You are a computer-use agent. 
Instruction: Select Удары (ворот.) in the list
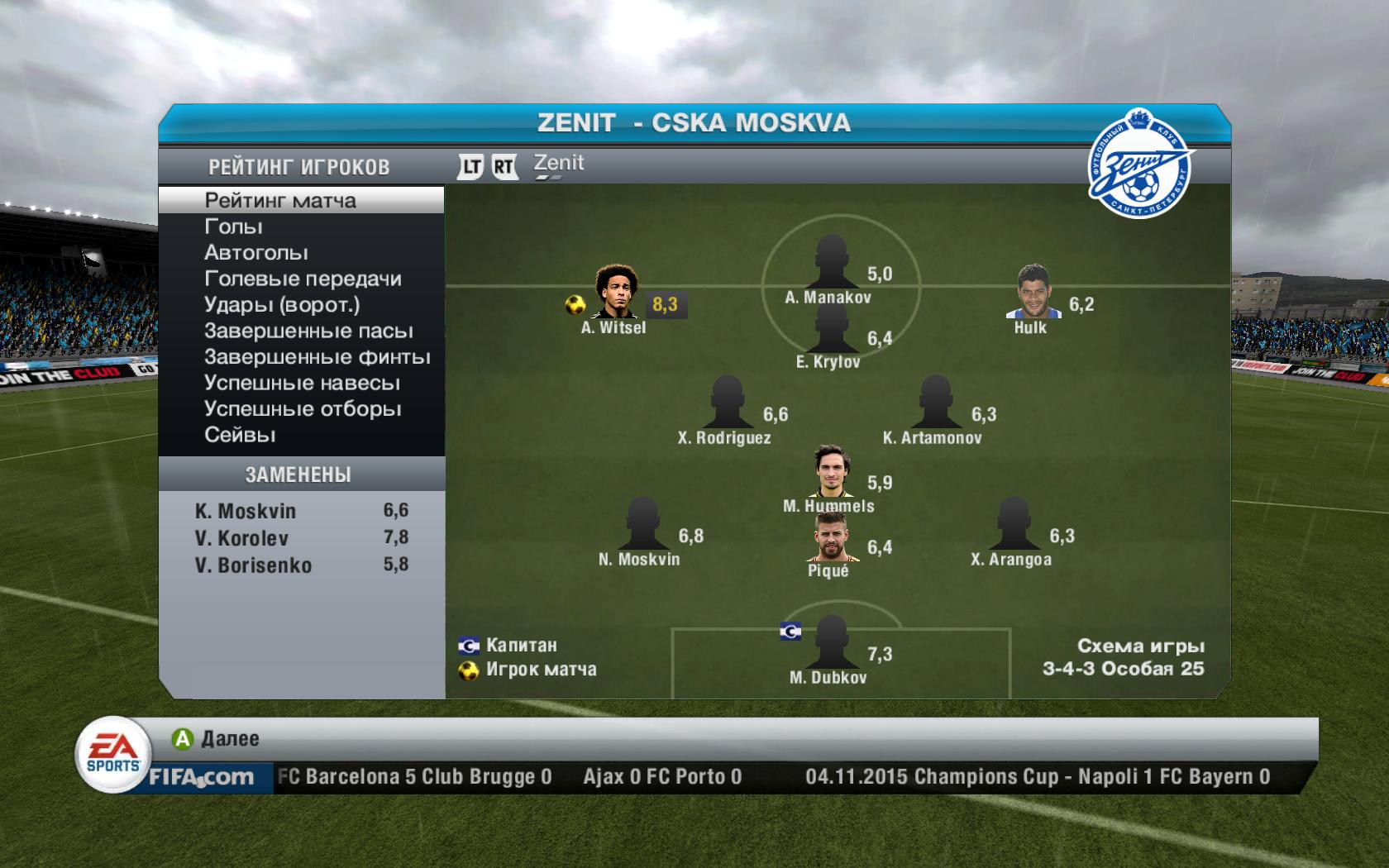[282, 305]
